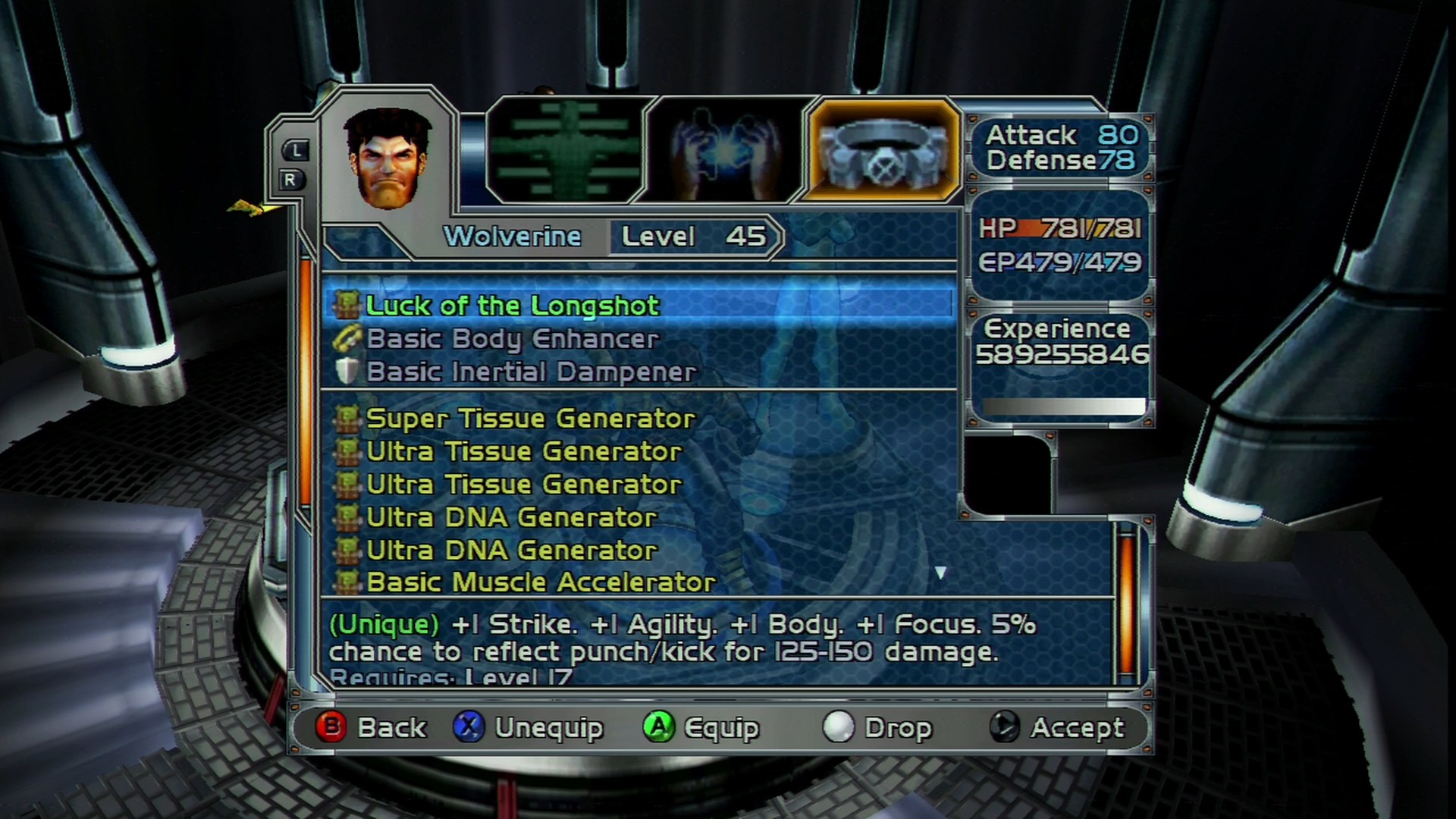Open the glowing hands powers tab
Image resolution: width=1456 pixels, height=819 pixels.
(x=724, y=150)
